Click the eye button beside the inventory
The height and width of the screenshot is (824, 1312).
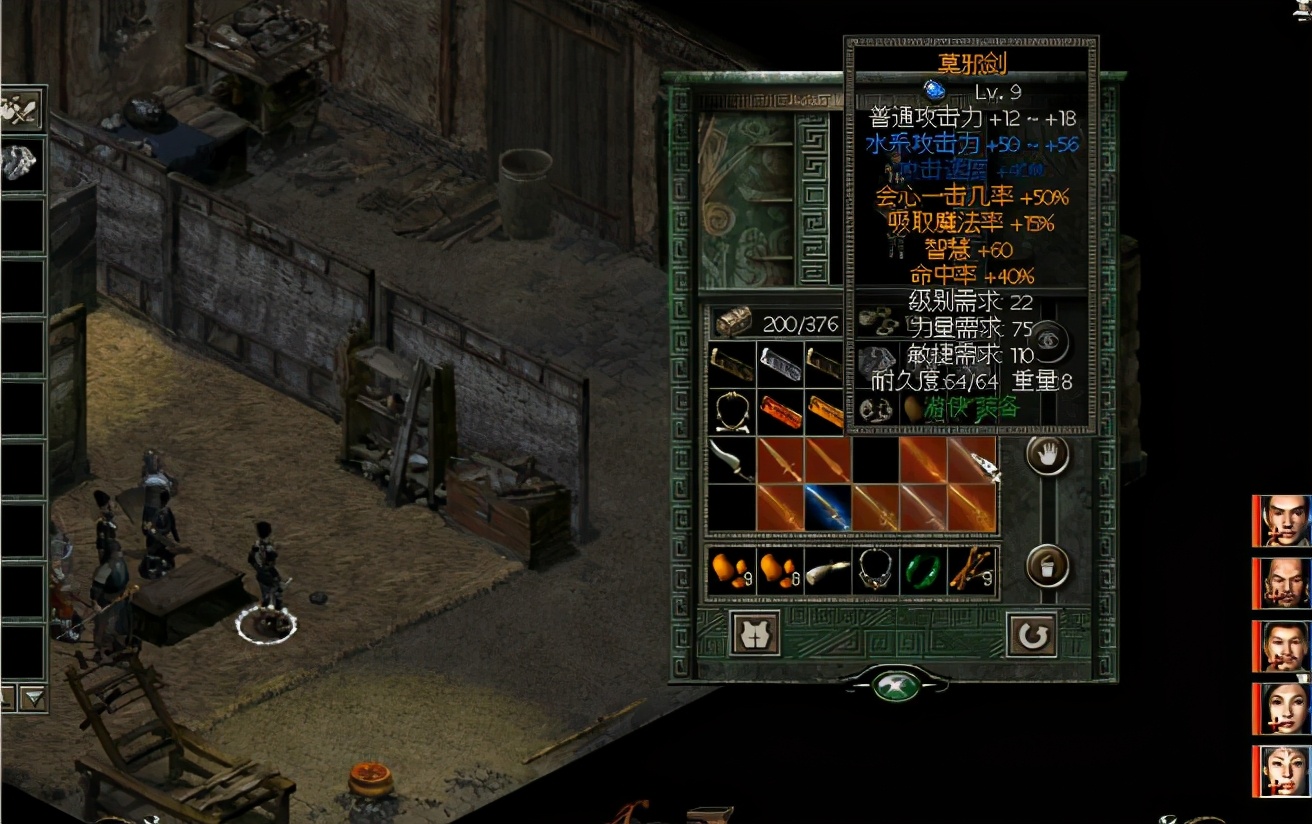pos(1047,342)
